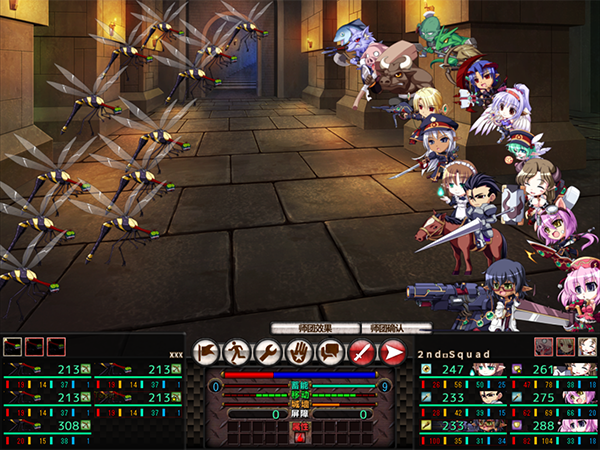Open the wrench repair command
Screen dimensions: 600x450
(x=267, y=351)
